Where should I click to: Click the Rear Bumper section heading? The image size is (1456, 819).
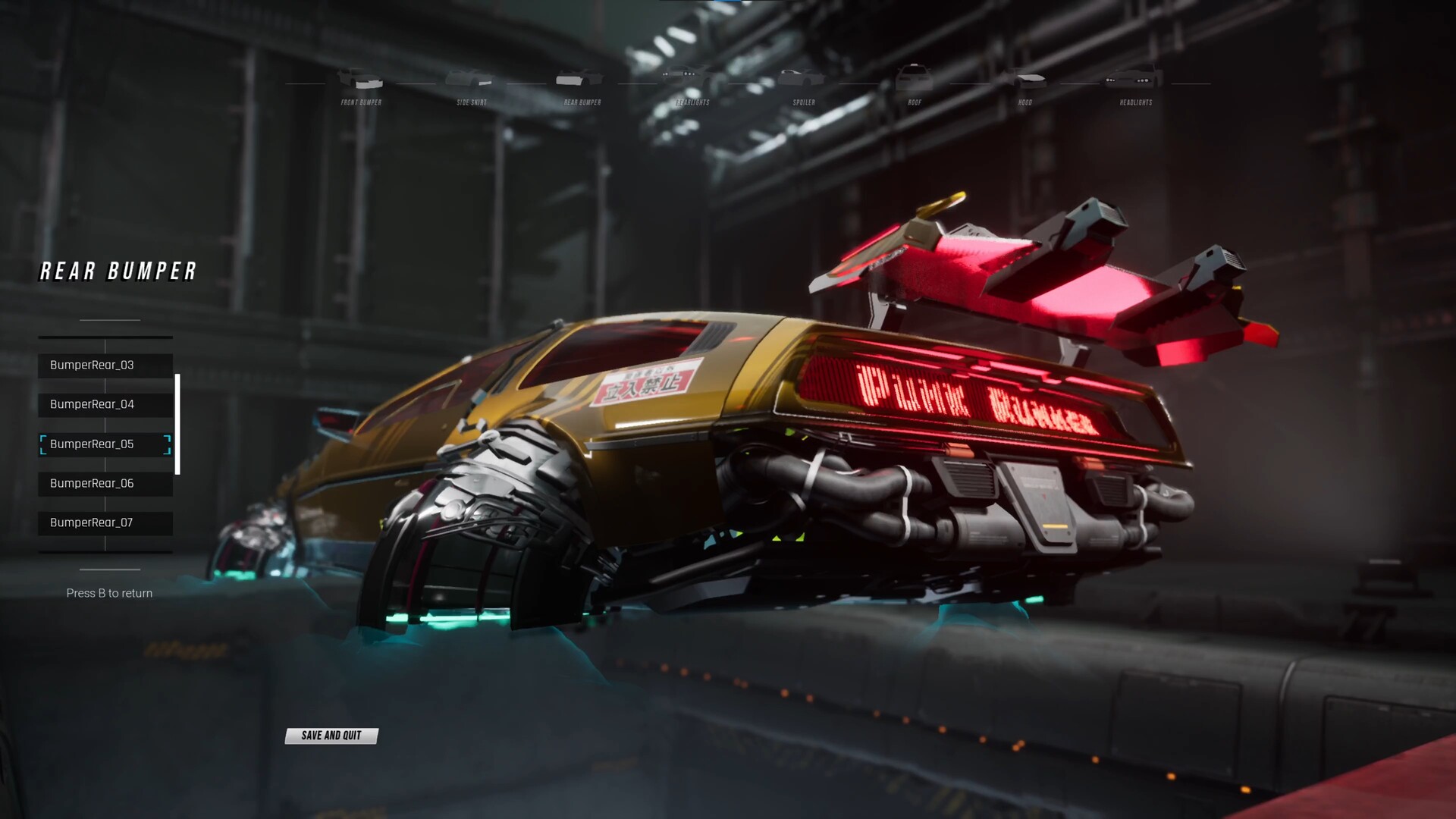[117, 271]
